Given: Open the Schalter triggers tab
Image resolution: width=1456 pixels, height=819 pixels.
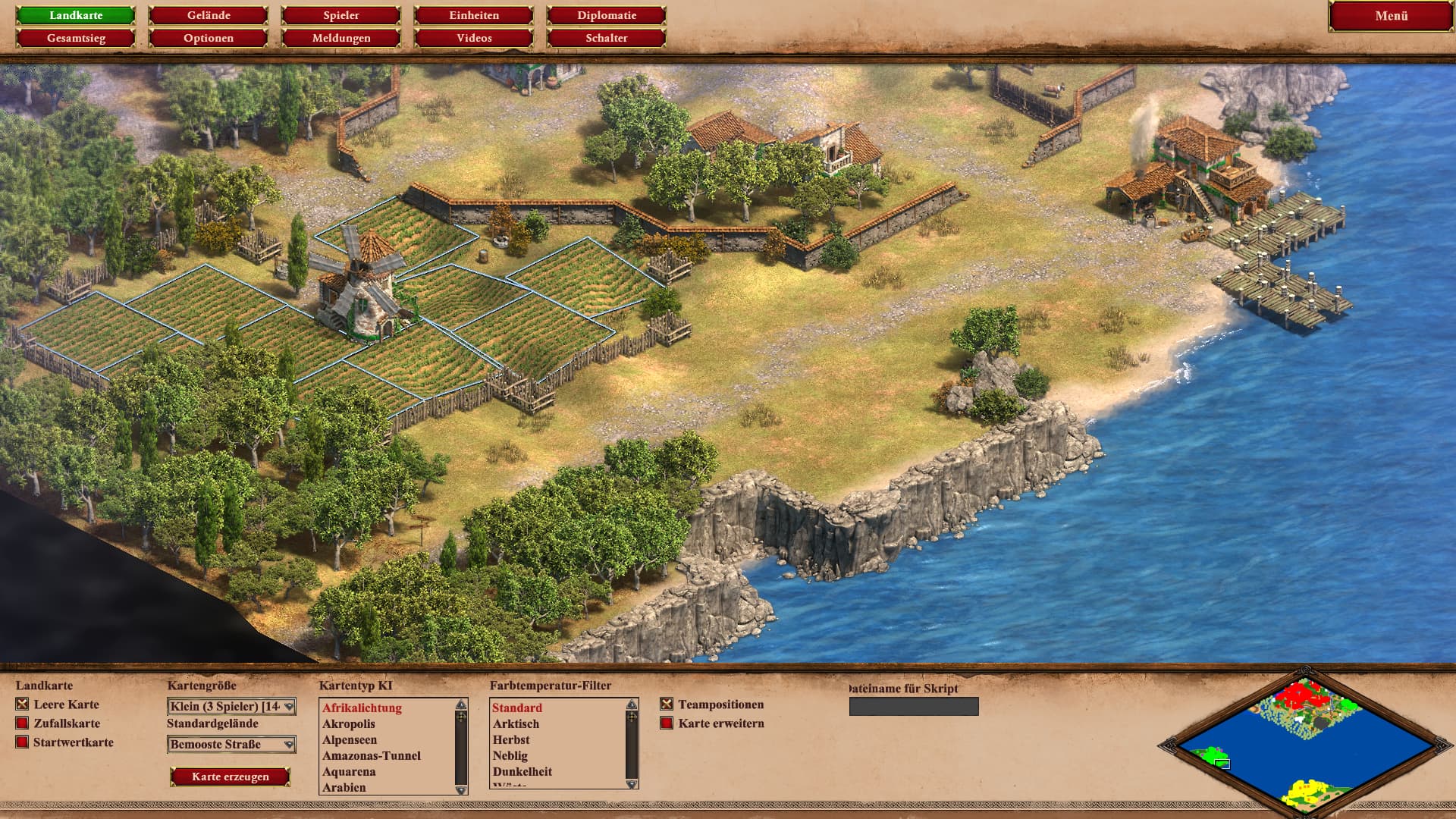Looking at the screenshot, I should pos(607,38).
